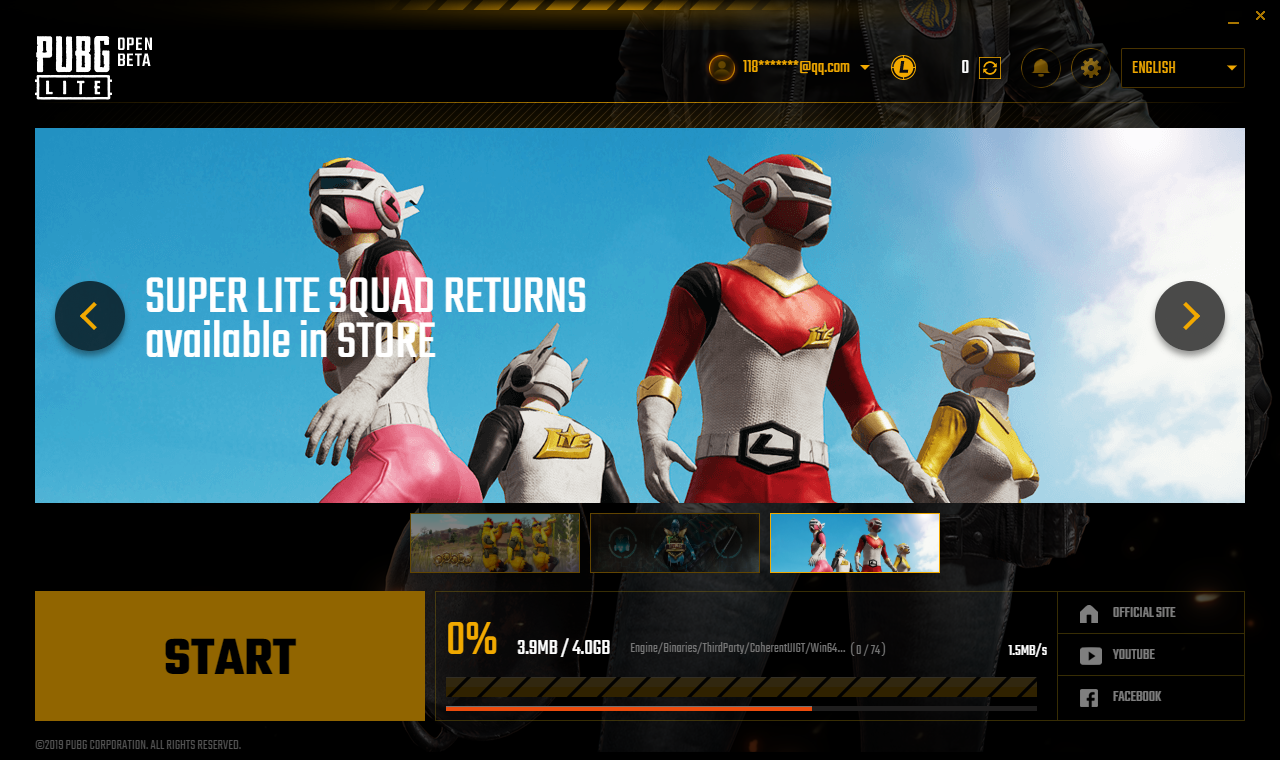Open the ENGLISH language dropdown

click(x=1183, y=68)
